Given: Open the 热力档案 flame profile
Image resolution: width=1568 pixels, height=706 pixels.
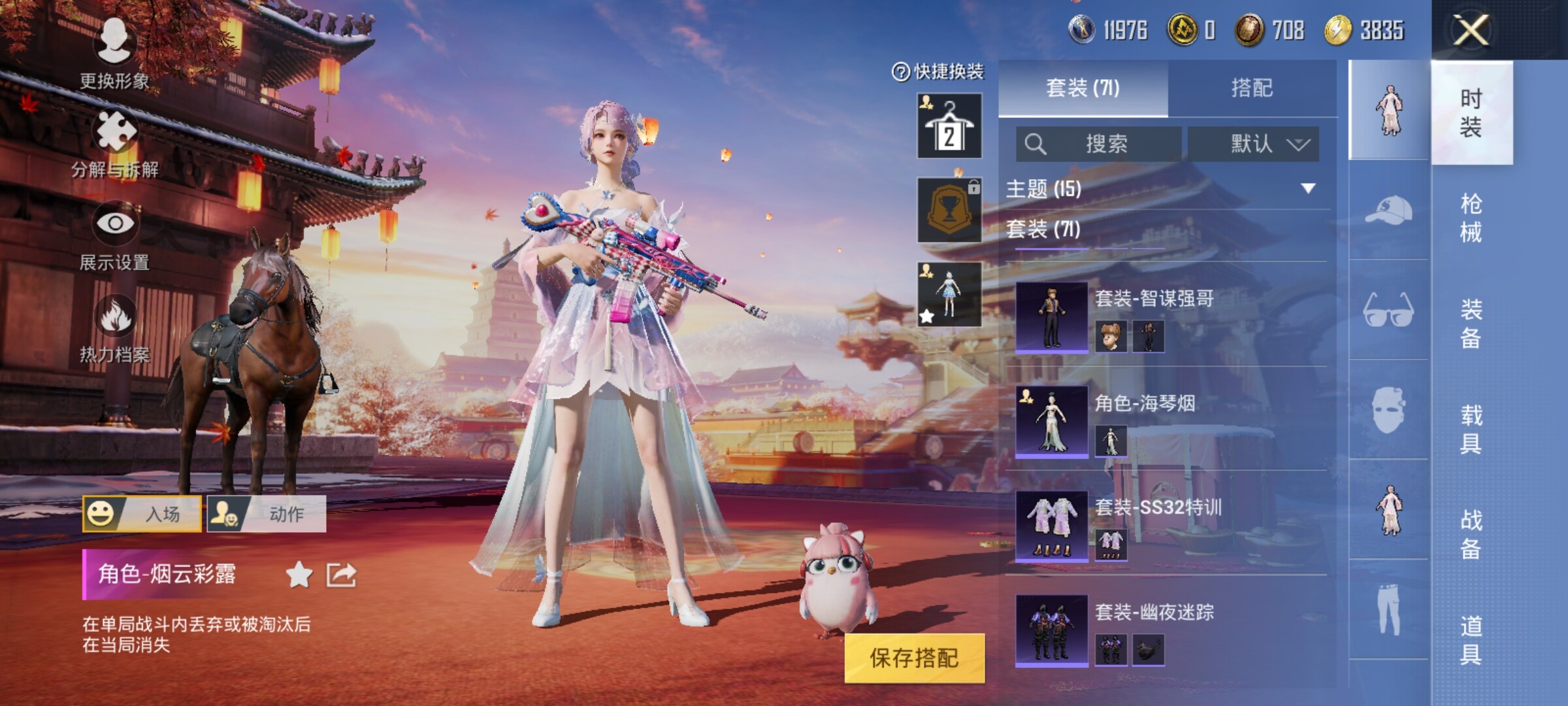Looking at the screenshot, I should tap(115, 327).
